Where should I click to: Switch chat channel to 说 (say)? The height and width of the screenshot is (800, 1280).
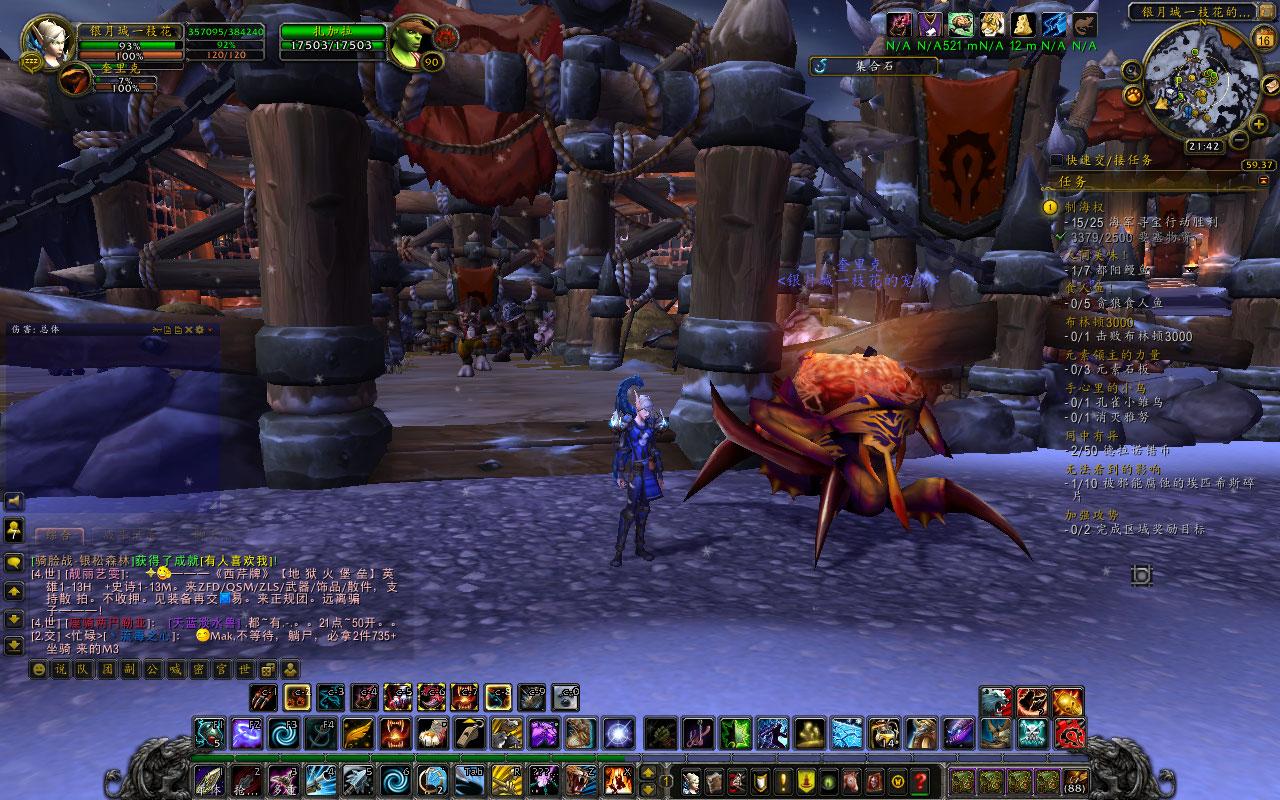coord(61,669)
